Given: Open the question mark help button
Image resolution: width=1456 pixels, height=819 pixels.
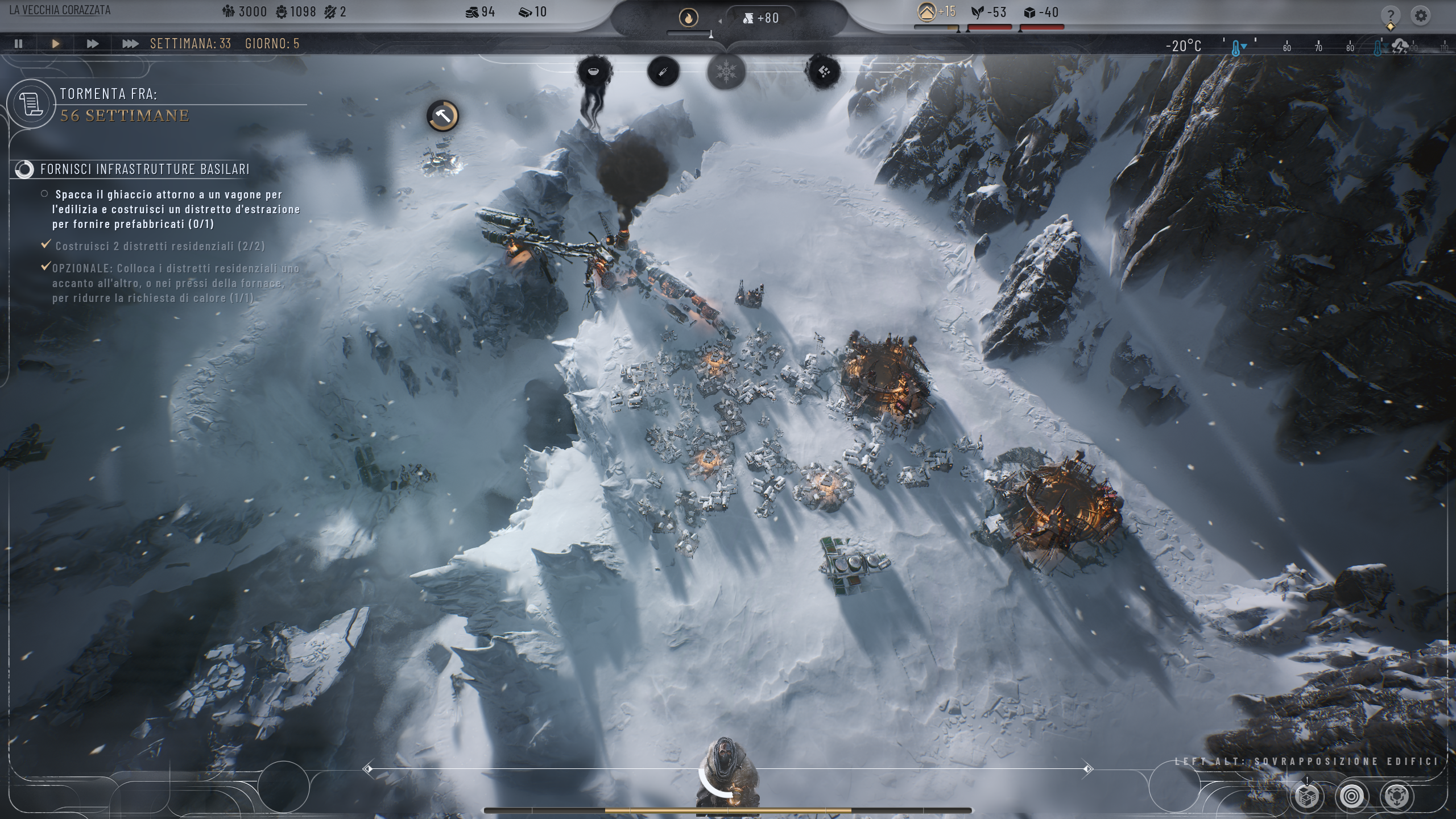Looking at the screenshot, I should point(1390,15).
